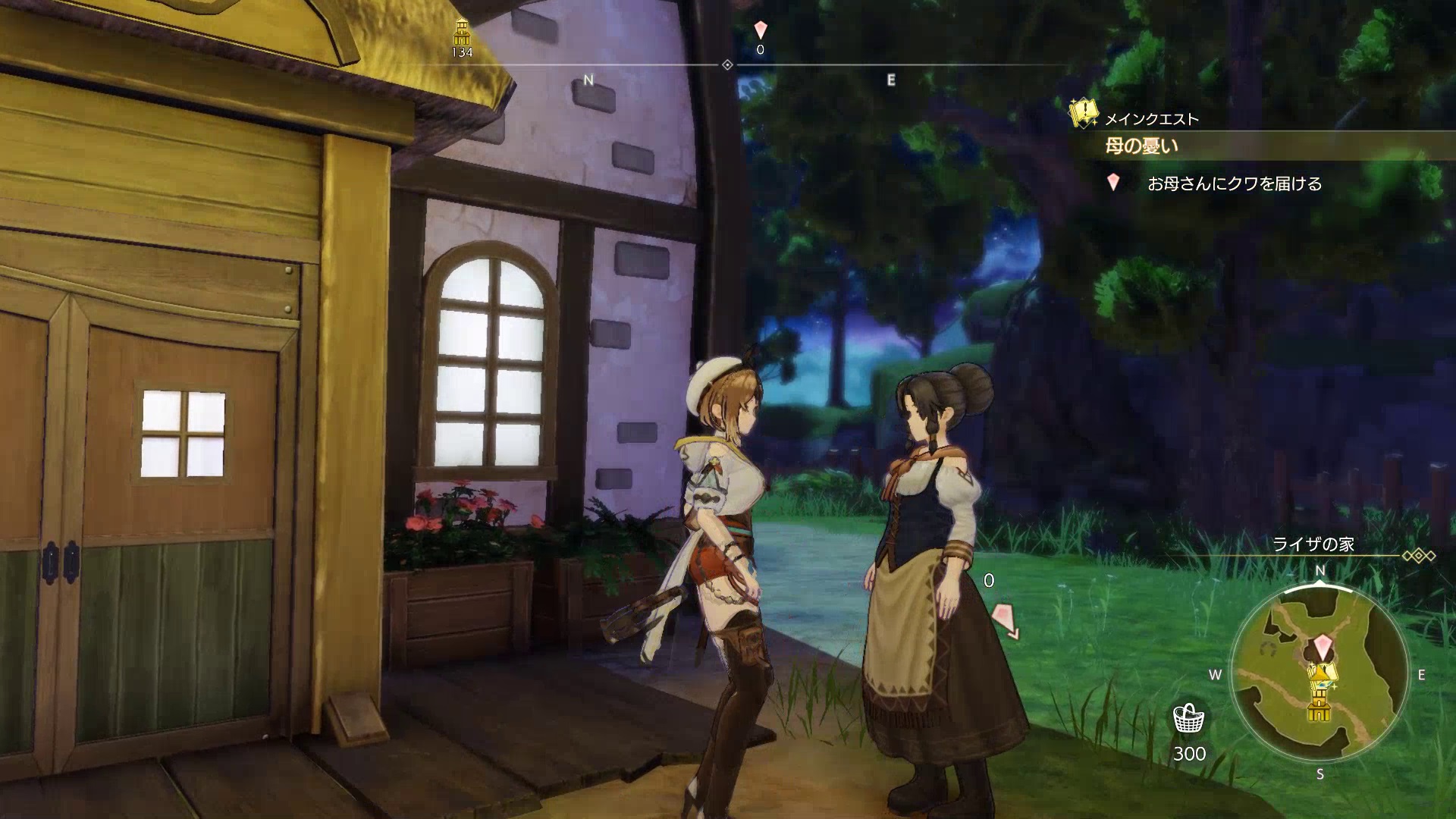Click the quest objective お母さんにクワを届ける
Viewport: 1456px width, 819px height.
click(x=1235, y=184)
